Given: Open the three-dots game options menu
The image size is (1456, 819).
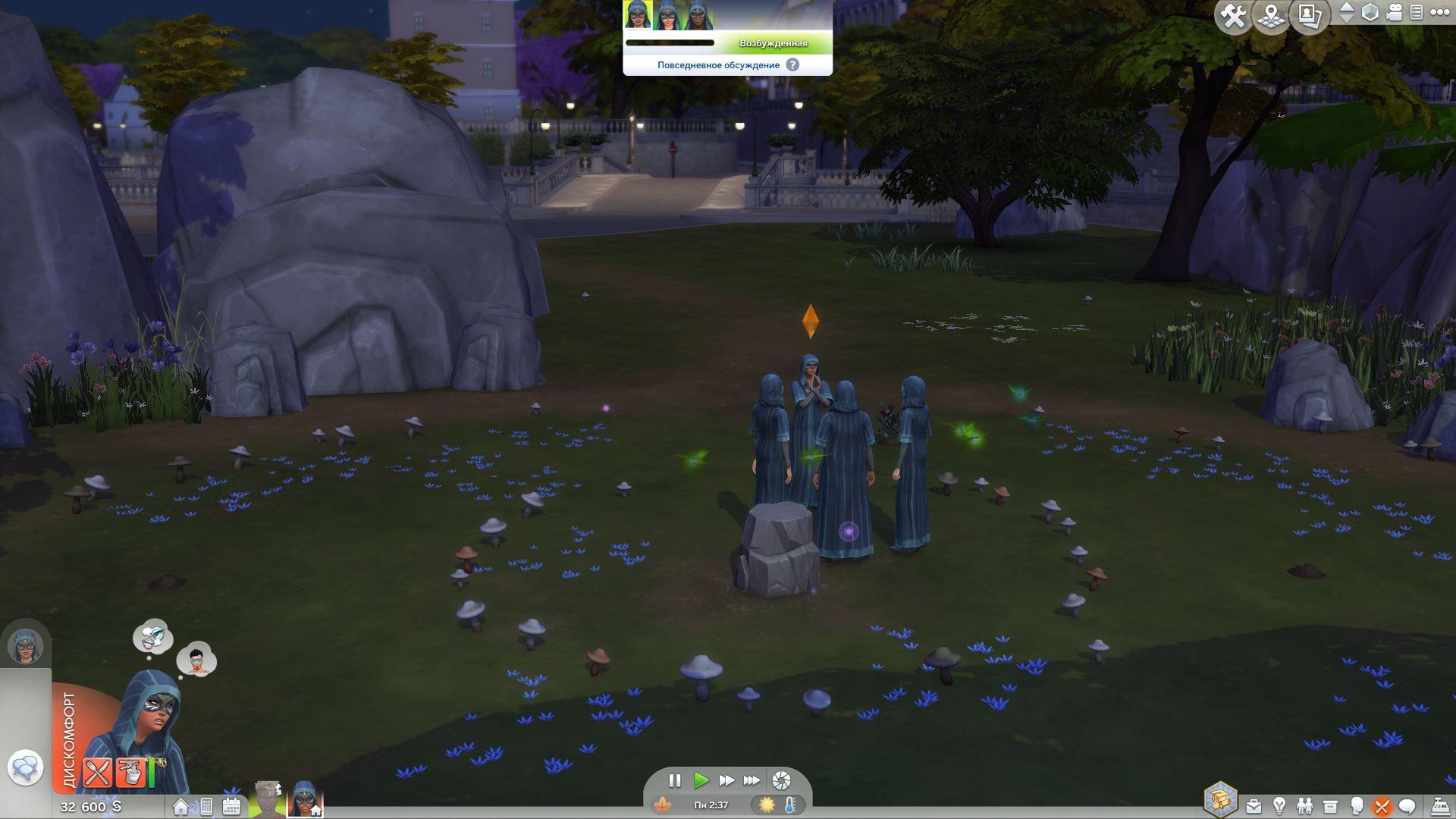Looking at the screenshot, I should [1439, 12].
